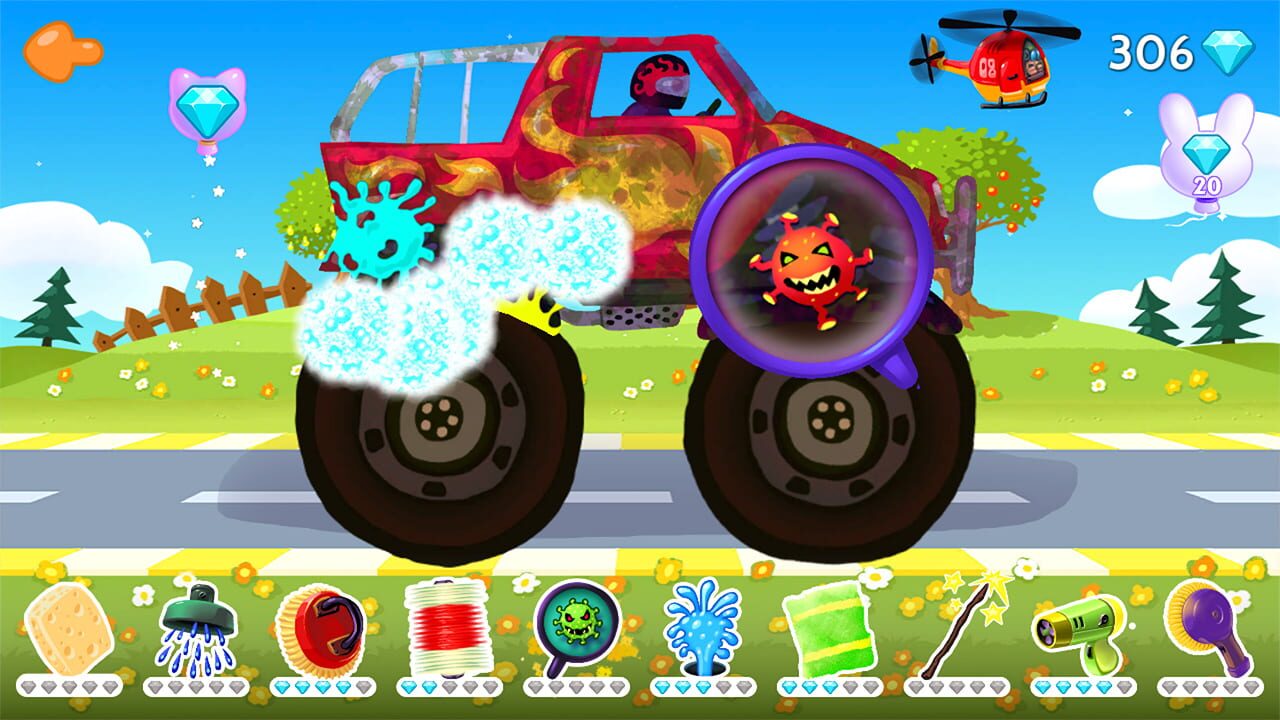Click the germ monster inside the magnifying glass

tap(810, 270)
